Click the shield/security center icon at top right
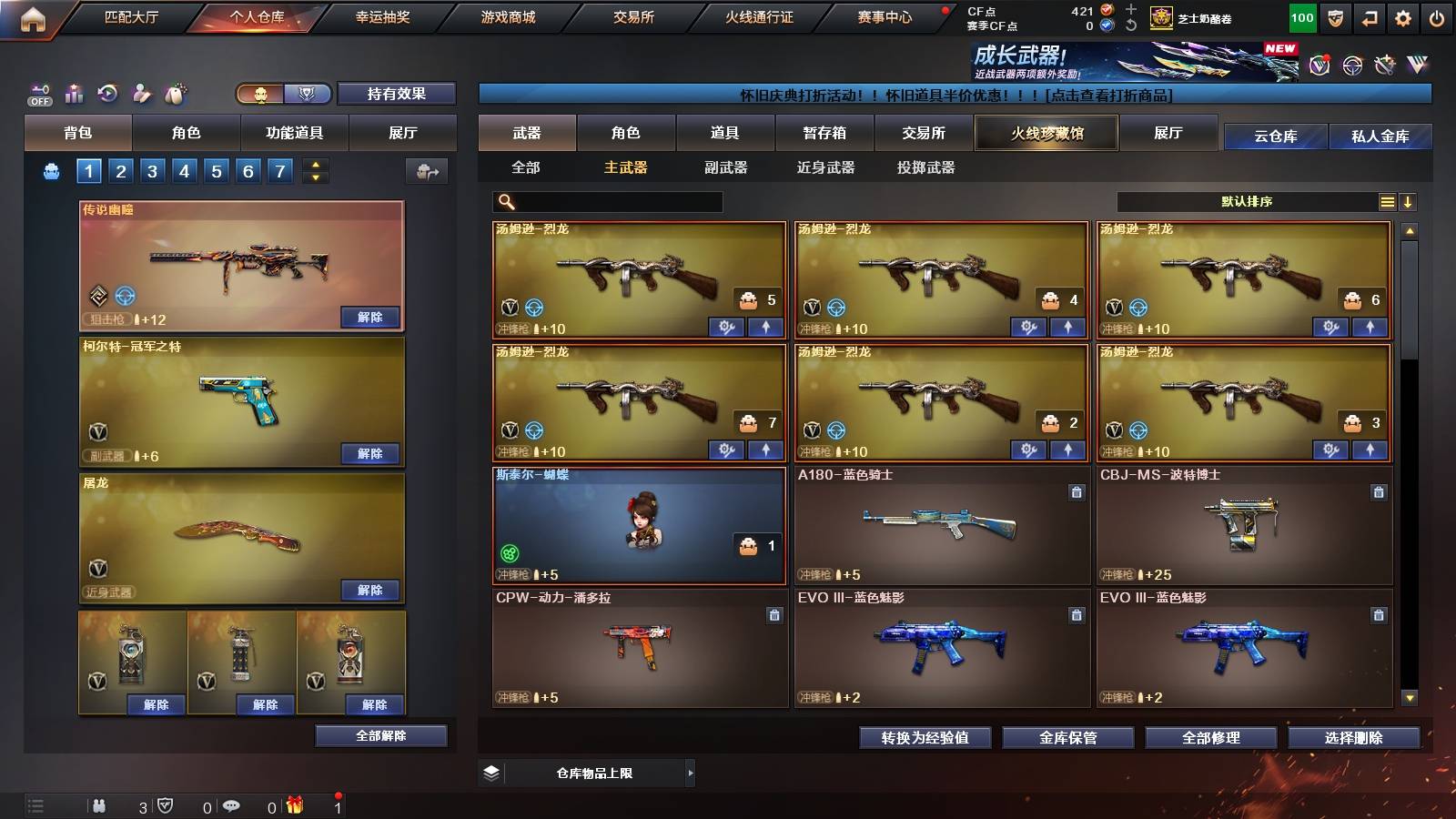 coord(1335,18)
